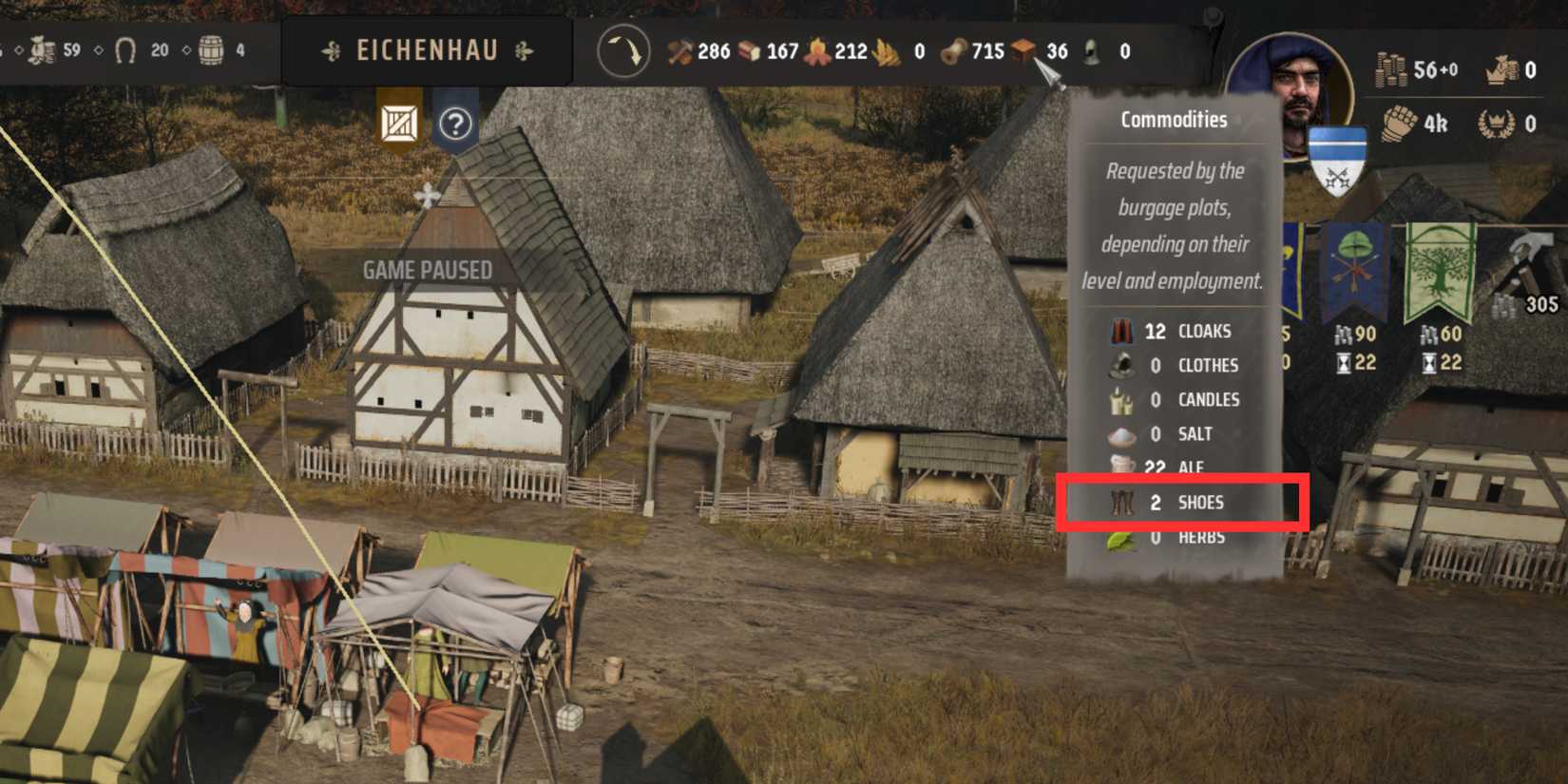The height and width of the screenshot is (784, 1568).
Task: Click the trade crate icon above the house
Action: (x=401, y=124)
